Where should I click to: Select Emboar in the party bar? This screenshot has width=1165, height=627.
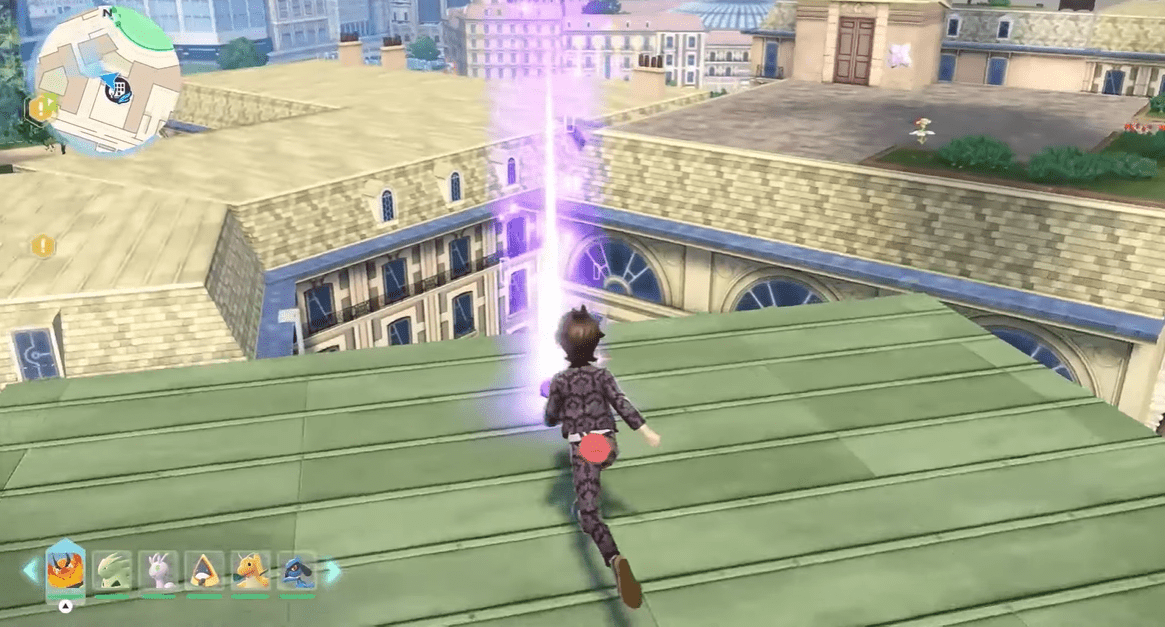[x=66, y=571]
